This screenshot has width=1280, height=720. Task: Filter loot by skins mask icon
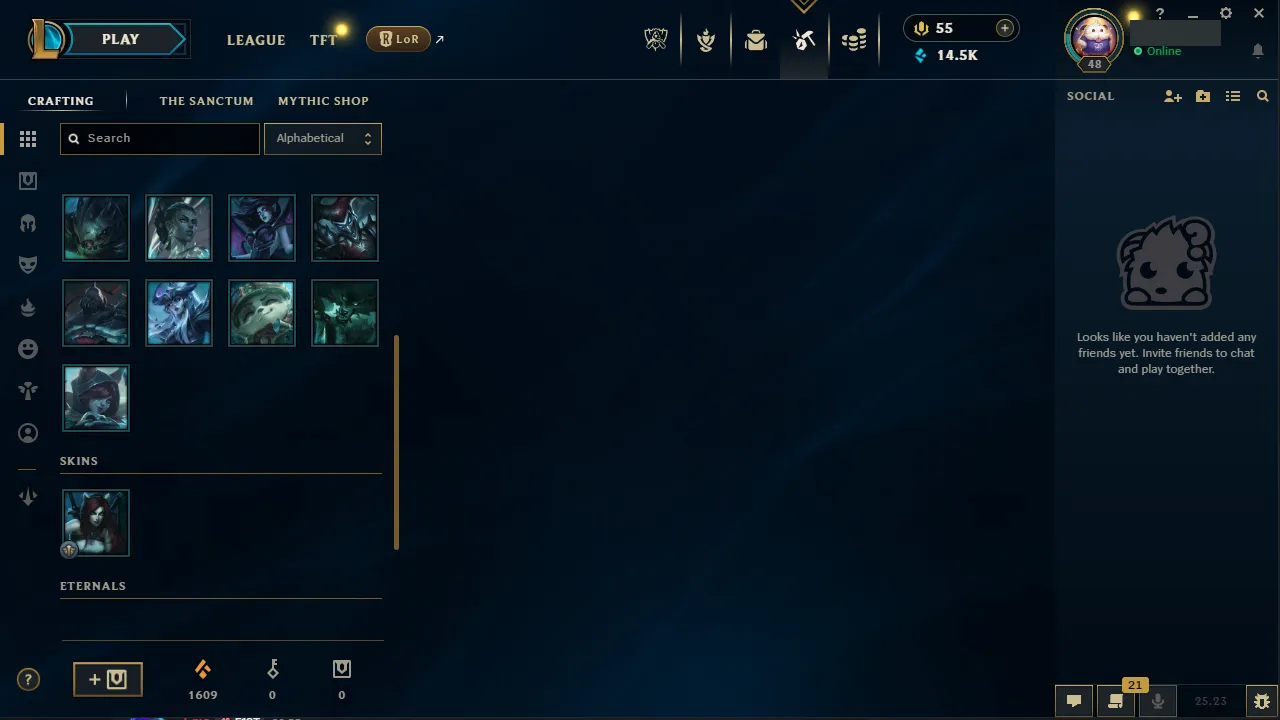click(28, 264)
